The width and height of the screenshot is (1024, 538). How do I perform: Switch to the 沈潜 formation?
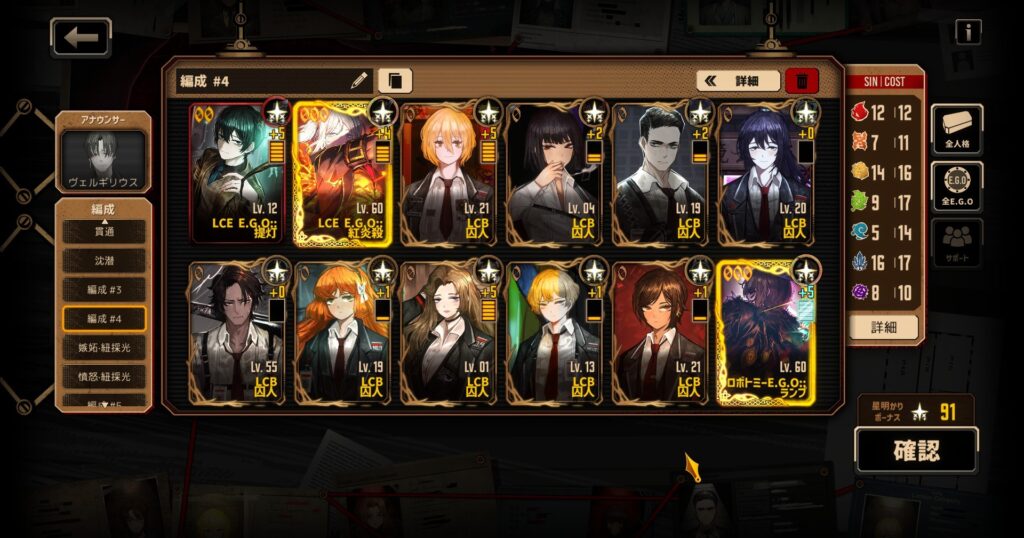[104, 260]
